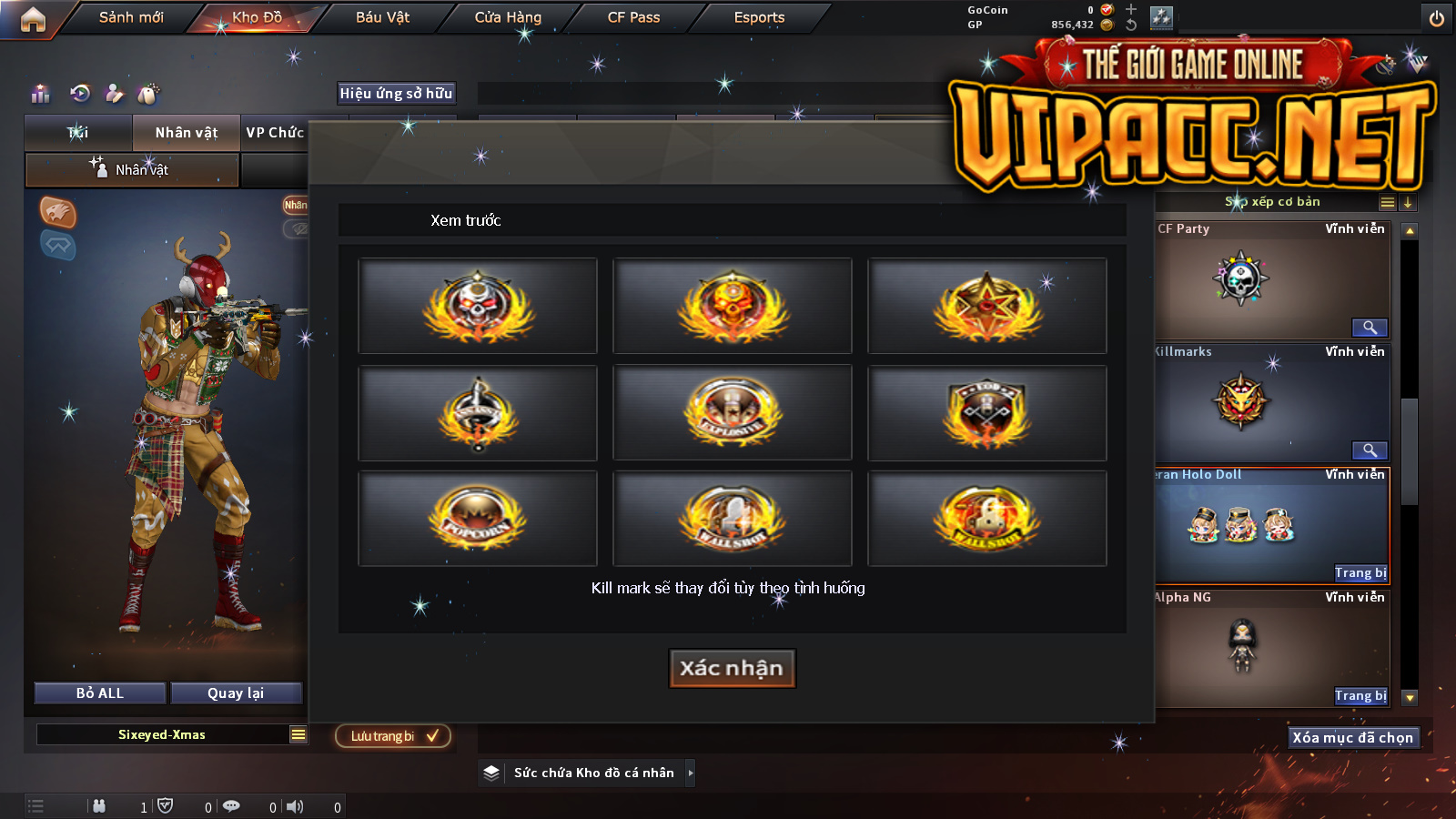Preview the Killmarks item with the magnifier
Image resolution: width=1456 pixels, height=819 pixels.
(x=1370, y=450)
